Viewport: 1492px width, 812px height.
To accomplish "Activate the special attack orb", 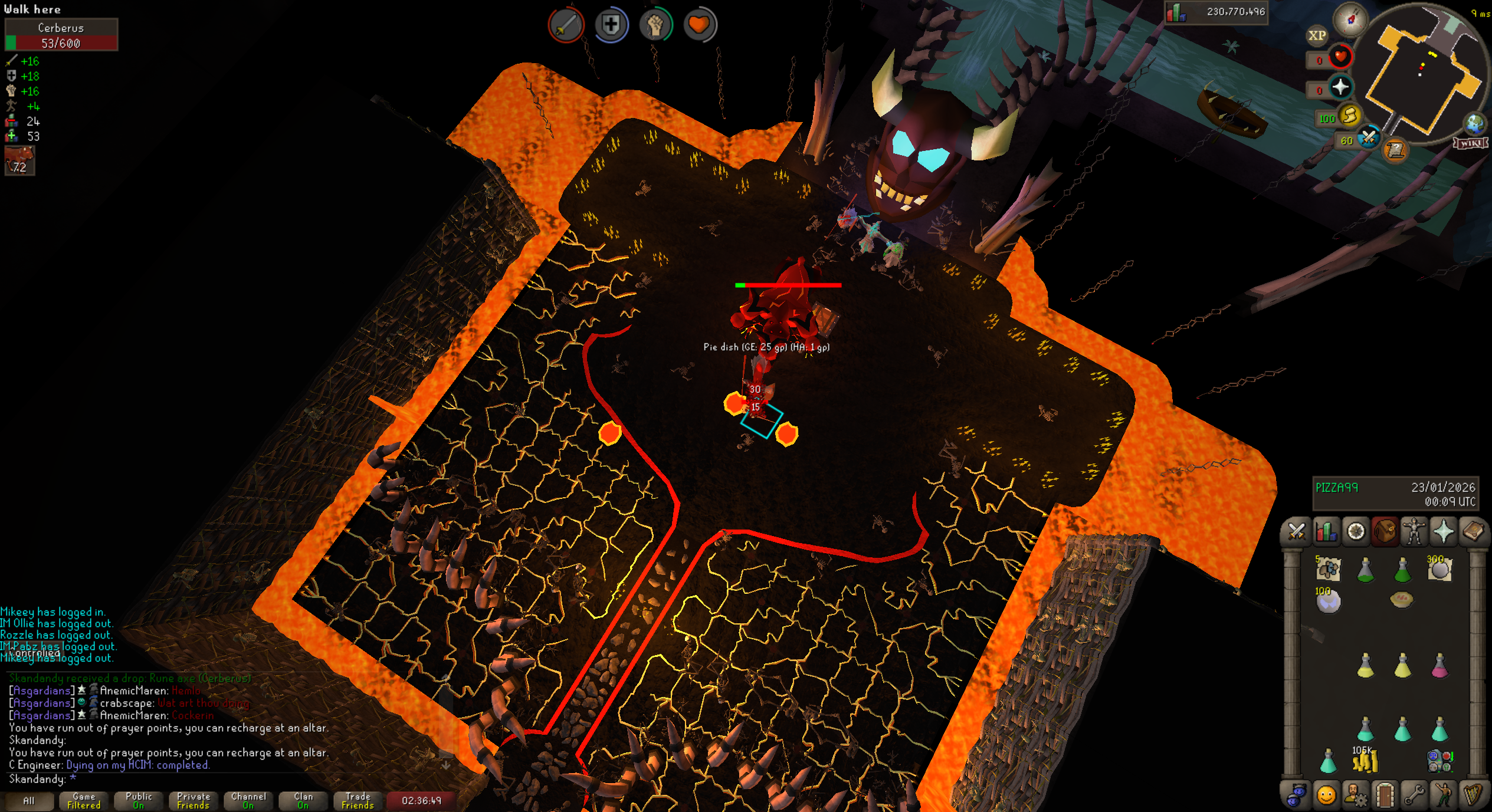I will click(x=1369, y=139).
